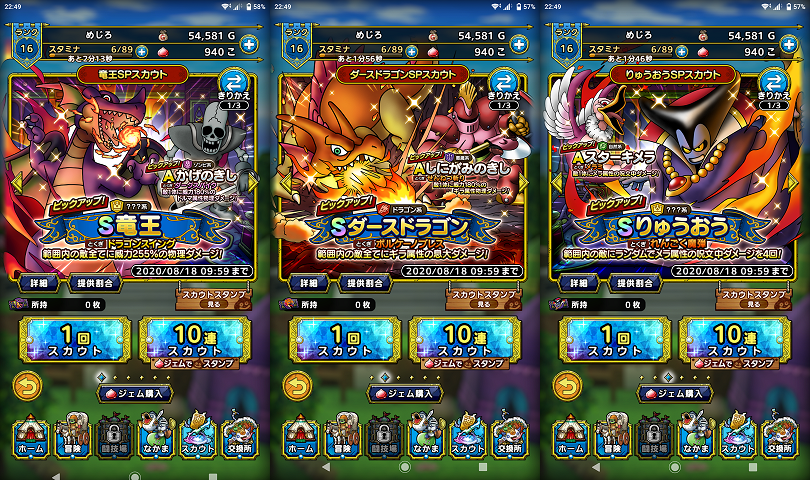The height and width of the screenshot is (480, 810).
Task: Open なかま from the ダースドラゴン SP screen's bottom bar
Action: click(422, 438)
